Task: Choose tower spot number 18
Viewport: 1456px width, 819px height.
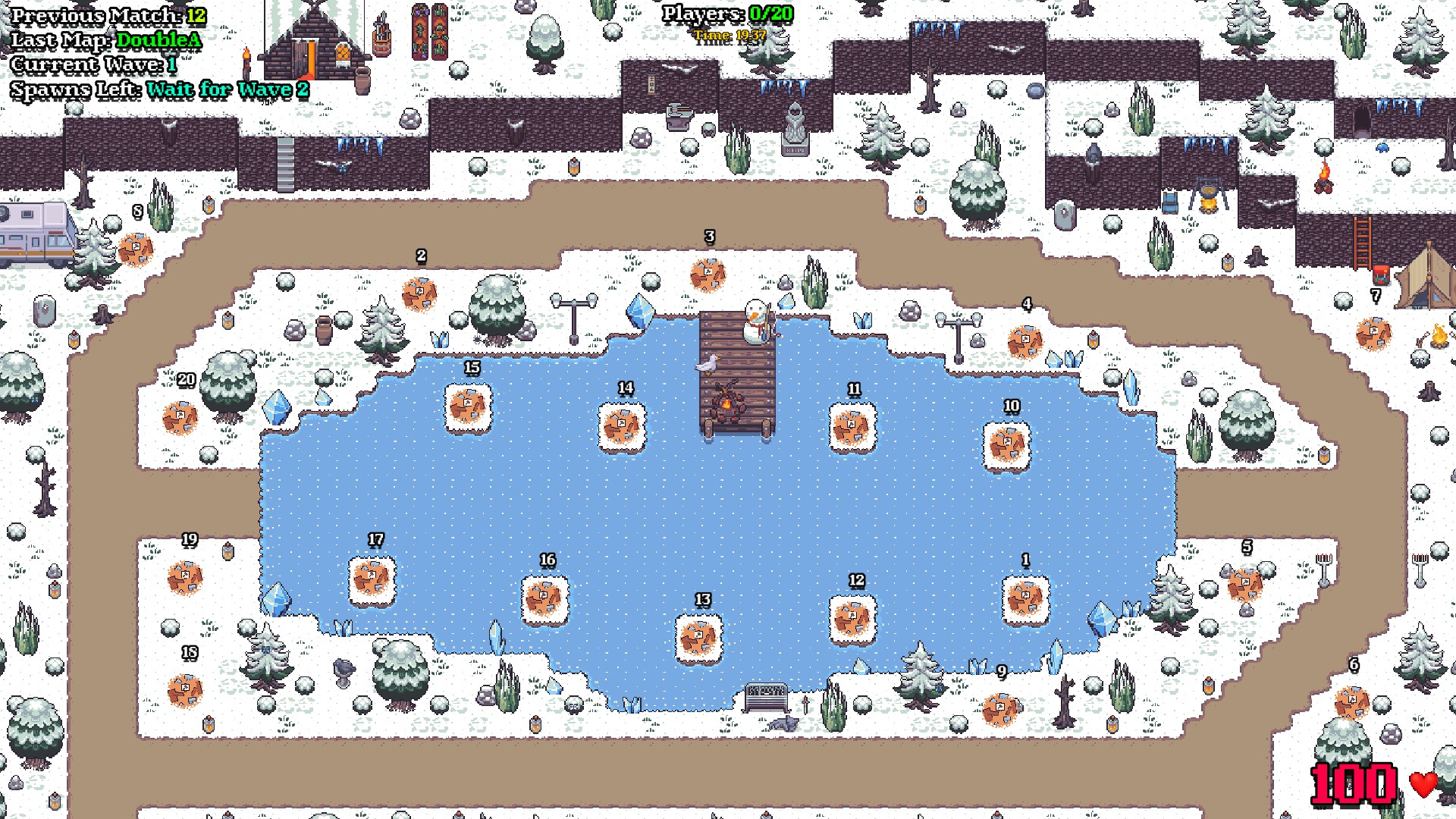Action: click(184, 690)
